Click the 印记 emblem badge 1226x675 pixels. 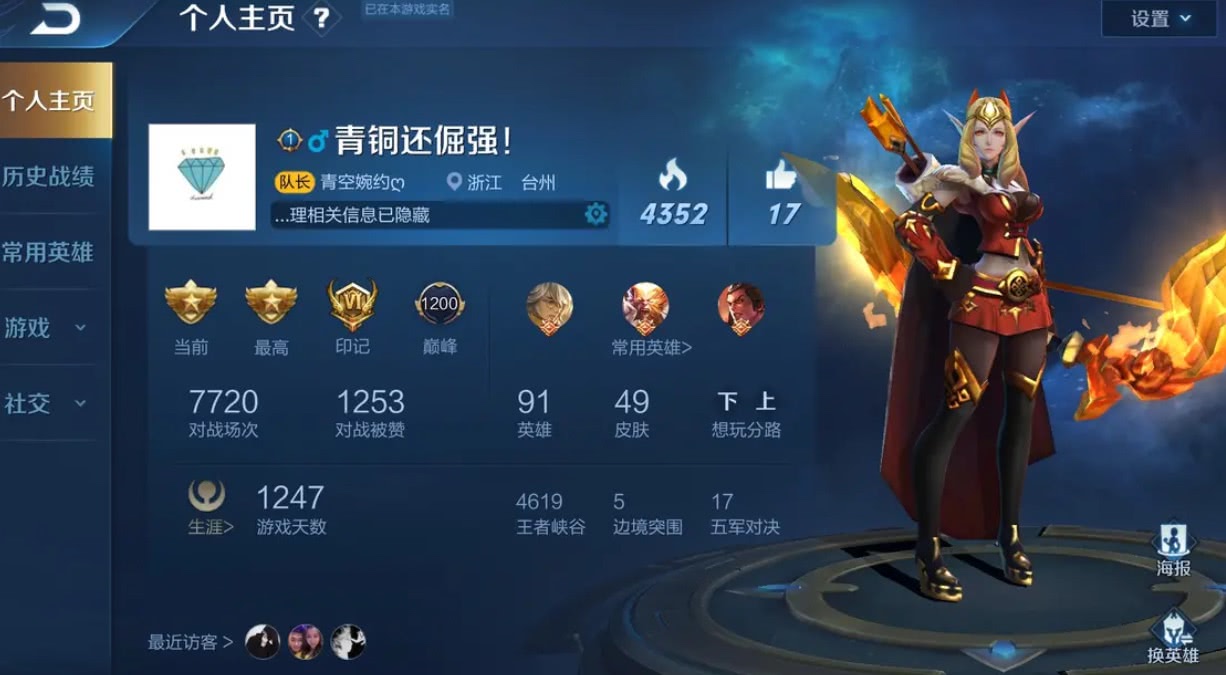pos(352,305)
